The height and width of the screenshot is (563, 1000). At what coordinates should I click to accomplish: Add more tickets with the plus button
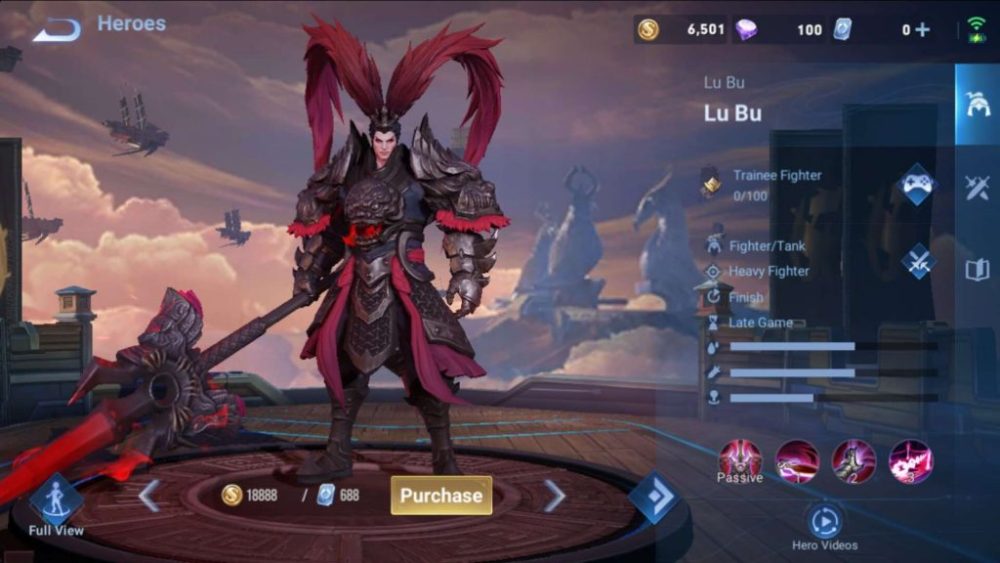[922, 30]
